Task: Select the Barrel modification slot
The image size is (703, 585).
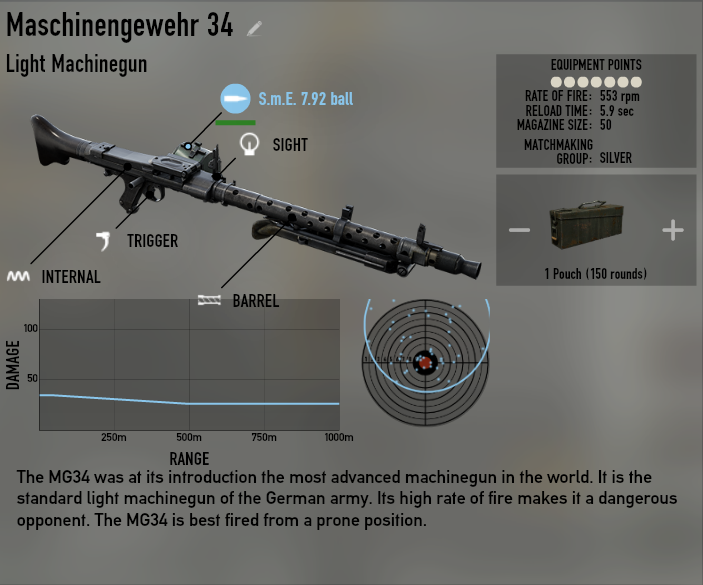Action: pyautogui.click(x=209, y=300)
